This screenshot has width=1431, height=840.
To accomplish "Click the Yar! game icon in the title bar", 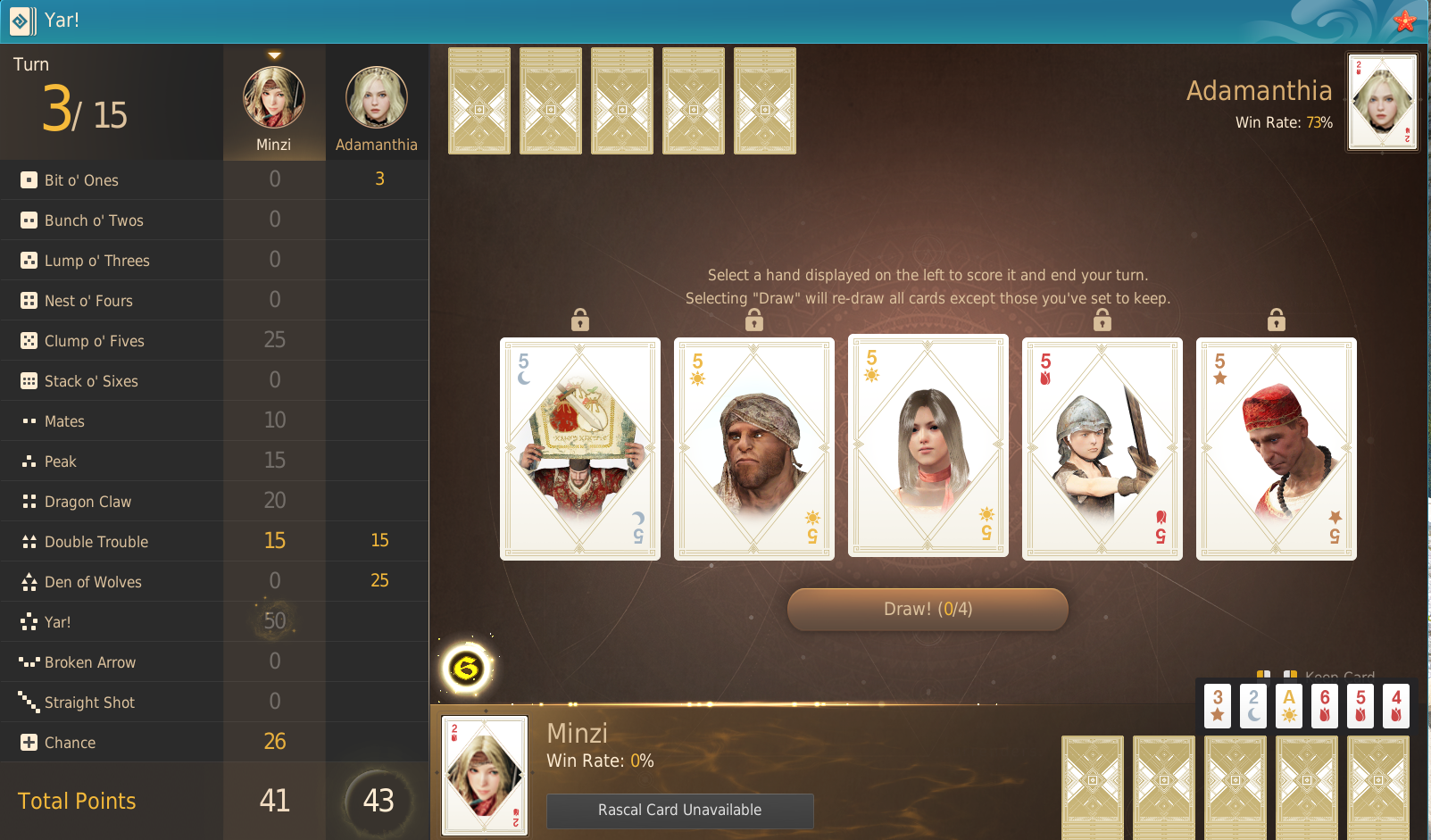I will pyautogui.click(x=21, y=21).
